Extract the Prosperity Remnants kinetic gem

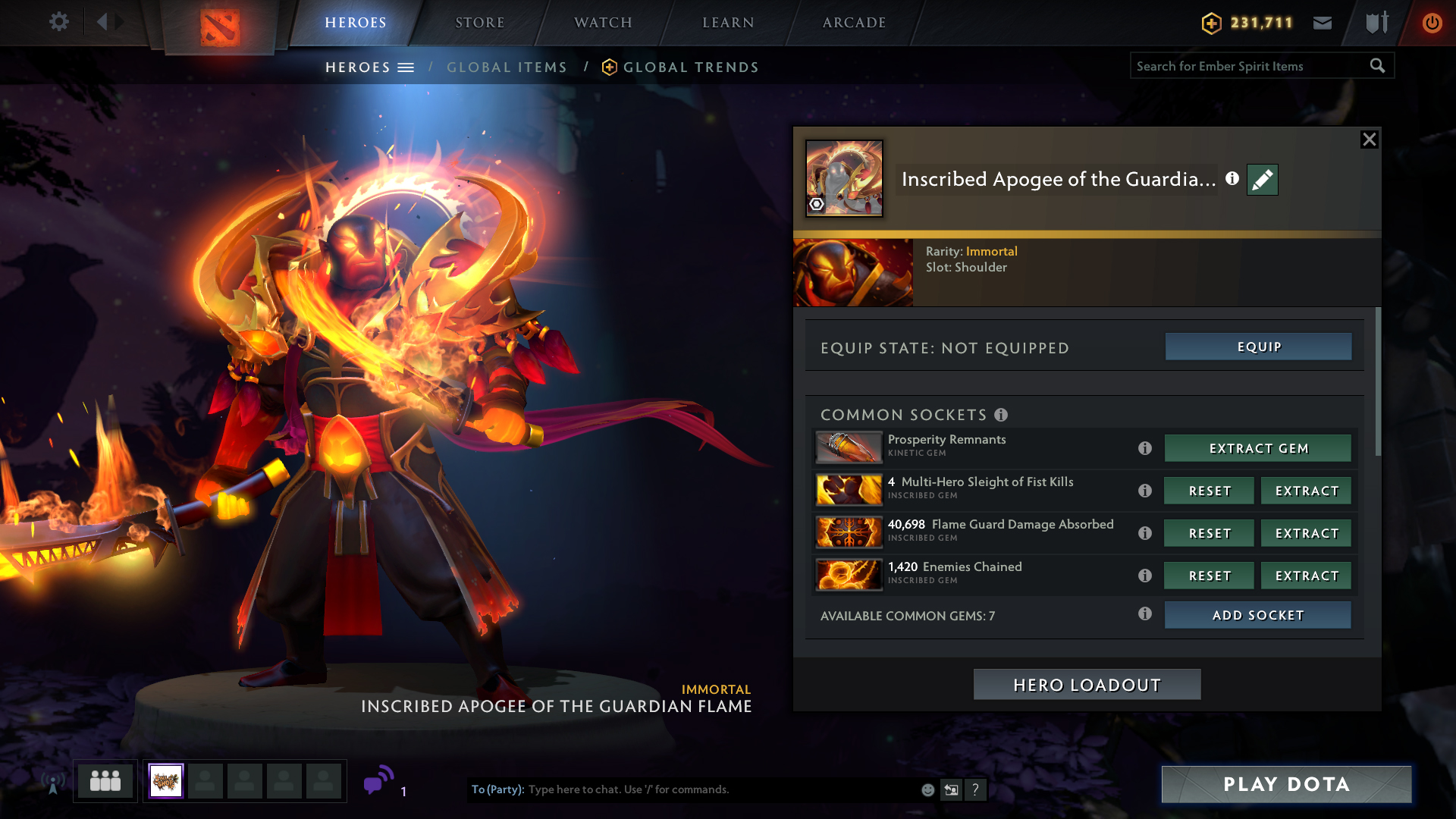pyautogui.click(x=1258, y=448)
